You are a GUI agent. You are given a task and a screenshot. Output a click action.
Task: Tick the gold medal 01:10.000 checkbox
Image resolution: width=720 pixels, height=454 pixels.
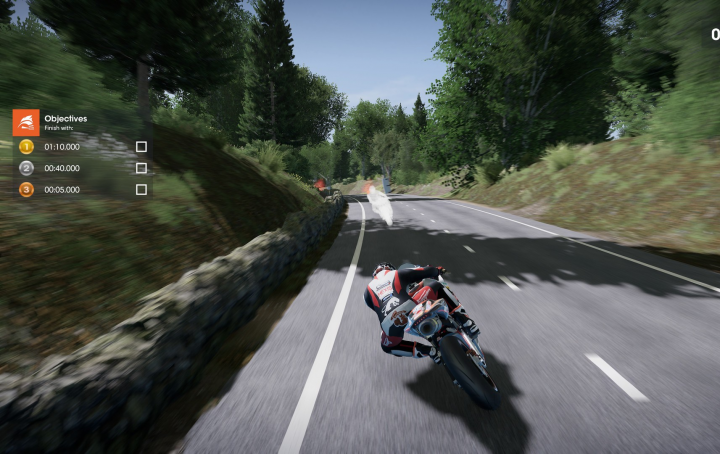tap(141, 147)
